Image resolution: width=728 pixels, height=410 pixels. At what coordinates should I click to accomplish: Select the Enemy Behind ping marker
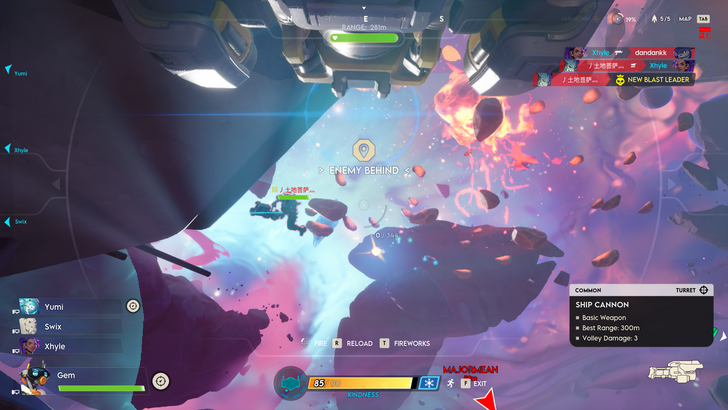coord(364,151)
